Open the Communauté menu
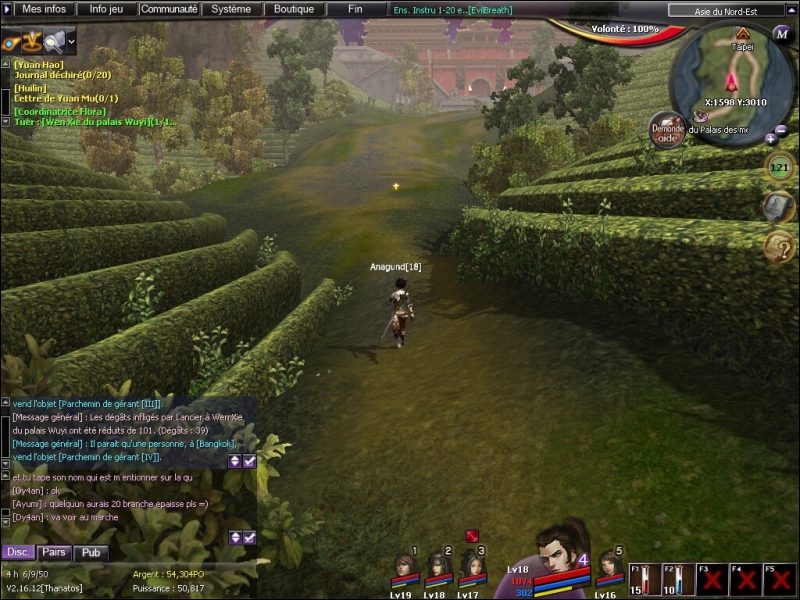 pyautogui.click(x=169, y=9)
